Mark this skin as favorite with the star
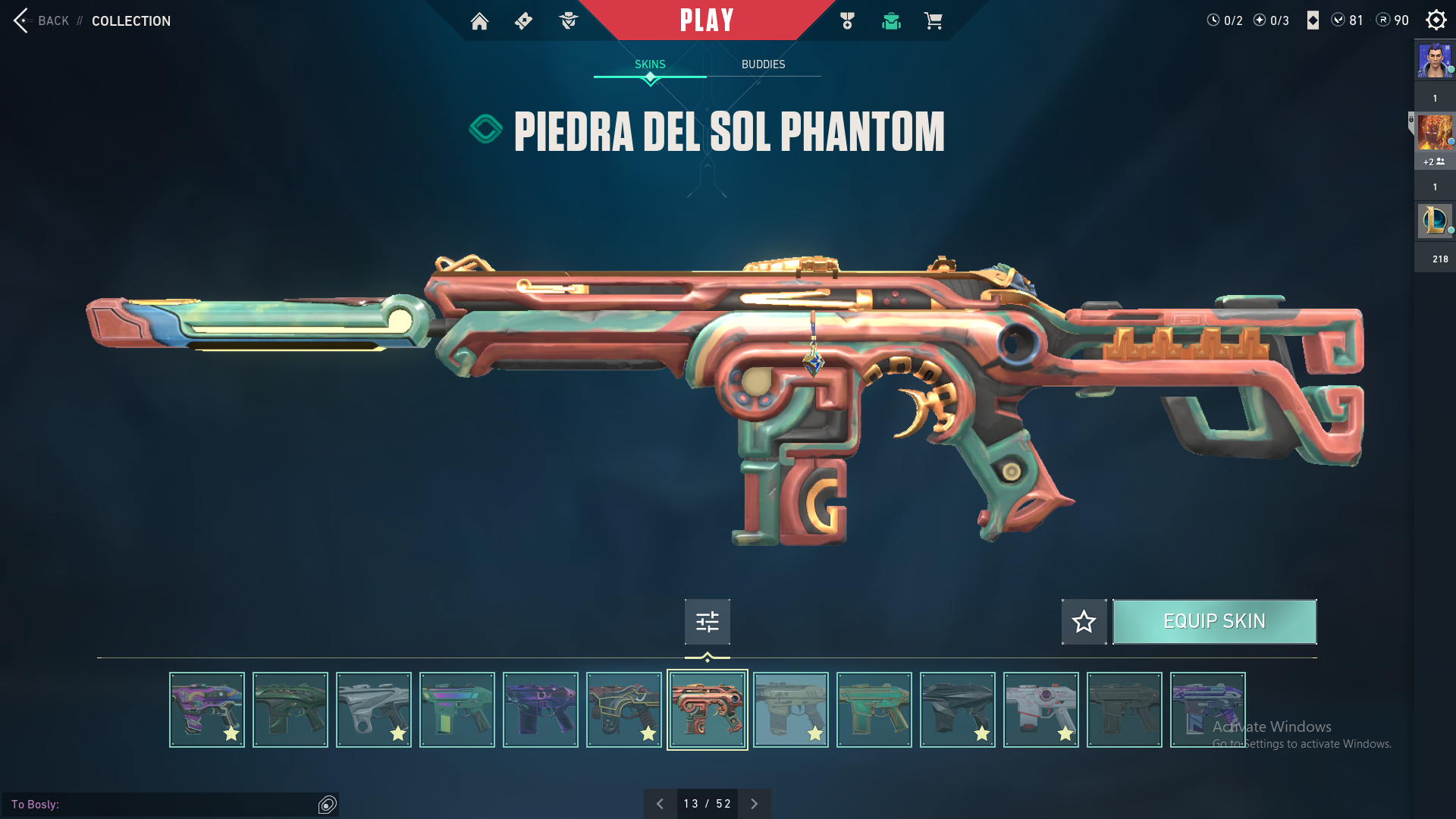This screenshot has width=1456, height=819. pyautogui.click(x=1084, y=622)
